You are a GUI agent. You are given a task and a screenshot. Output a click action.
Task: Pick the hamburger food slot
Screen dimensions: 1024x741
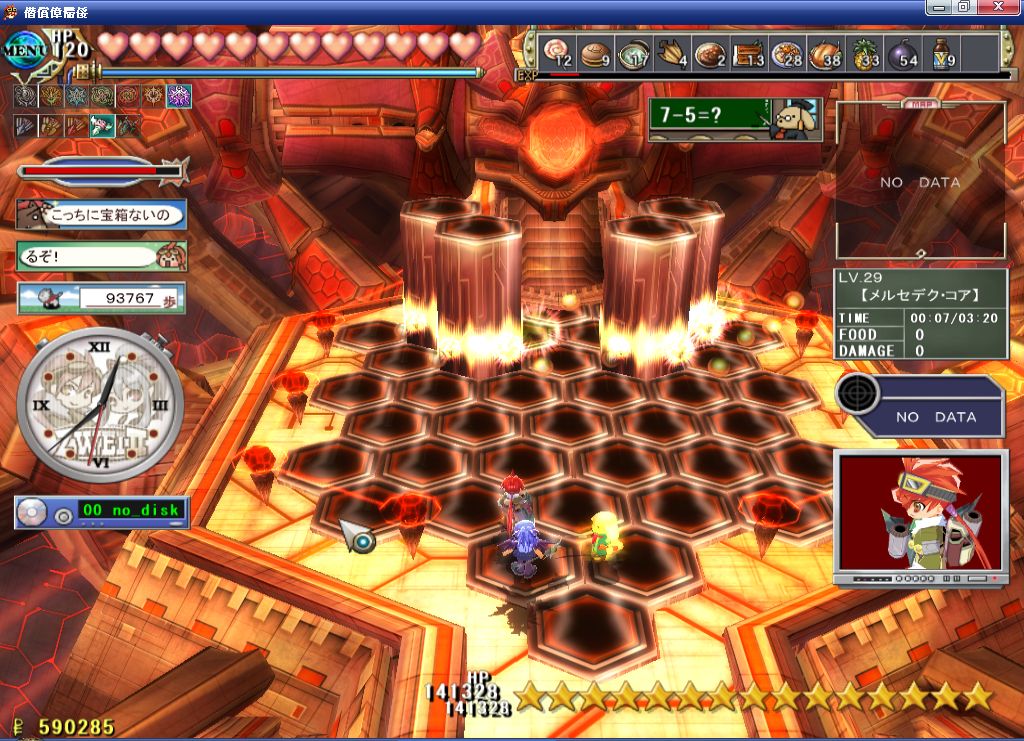595,53
